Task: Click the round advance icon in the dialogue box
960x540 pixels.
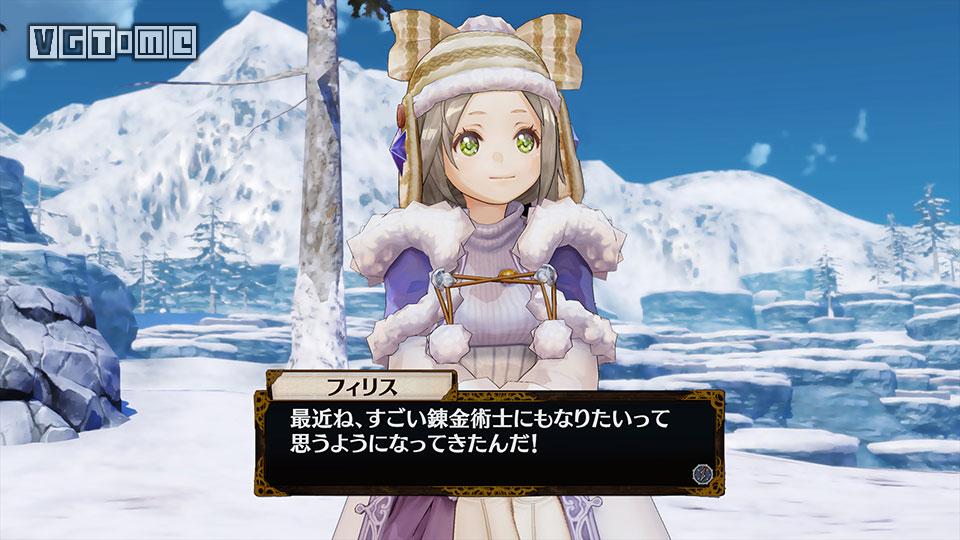Action: point(701,473)
